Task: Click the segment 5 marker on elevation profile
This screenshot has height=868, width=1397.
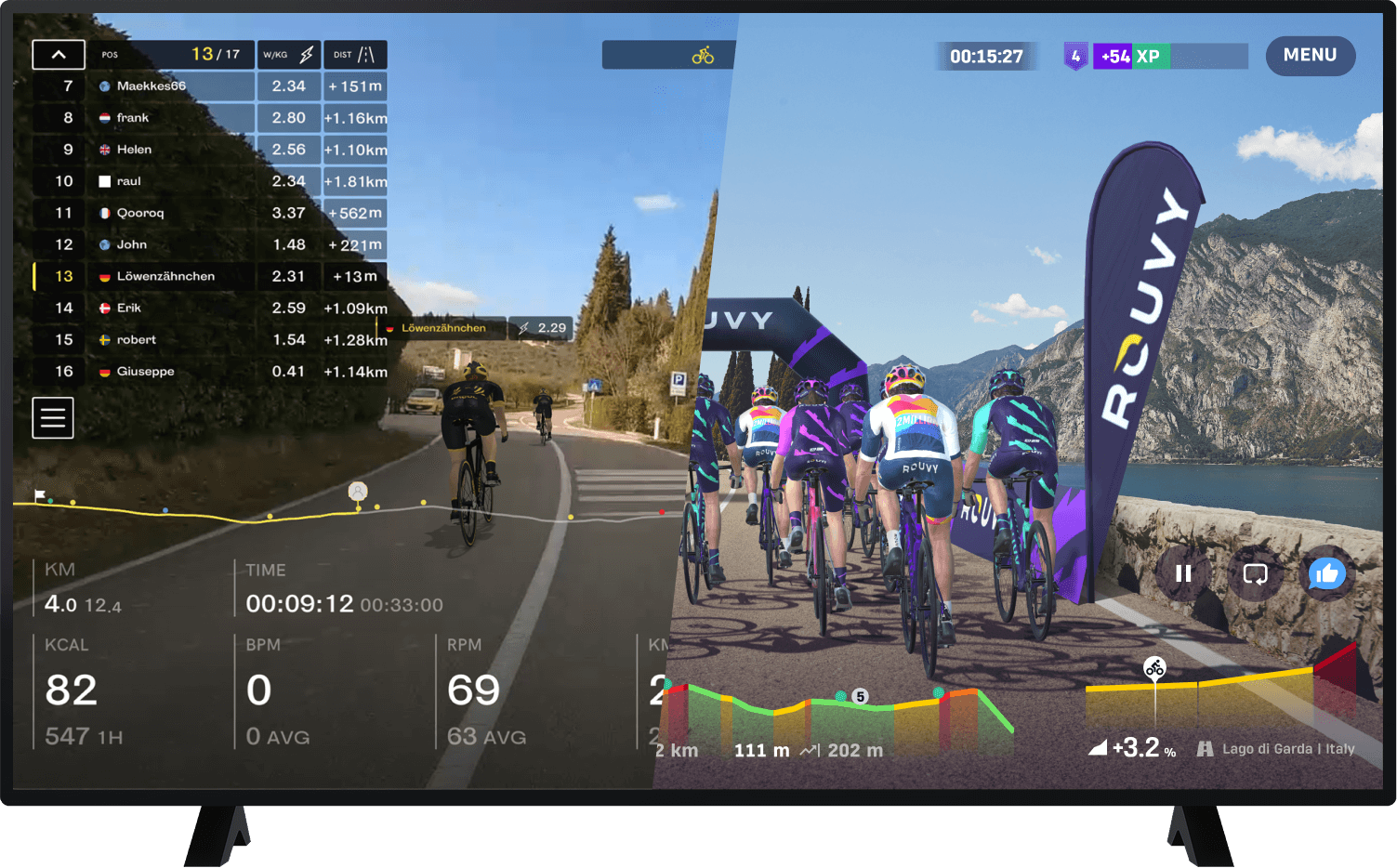Action: pos(861,697)
